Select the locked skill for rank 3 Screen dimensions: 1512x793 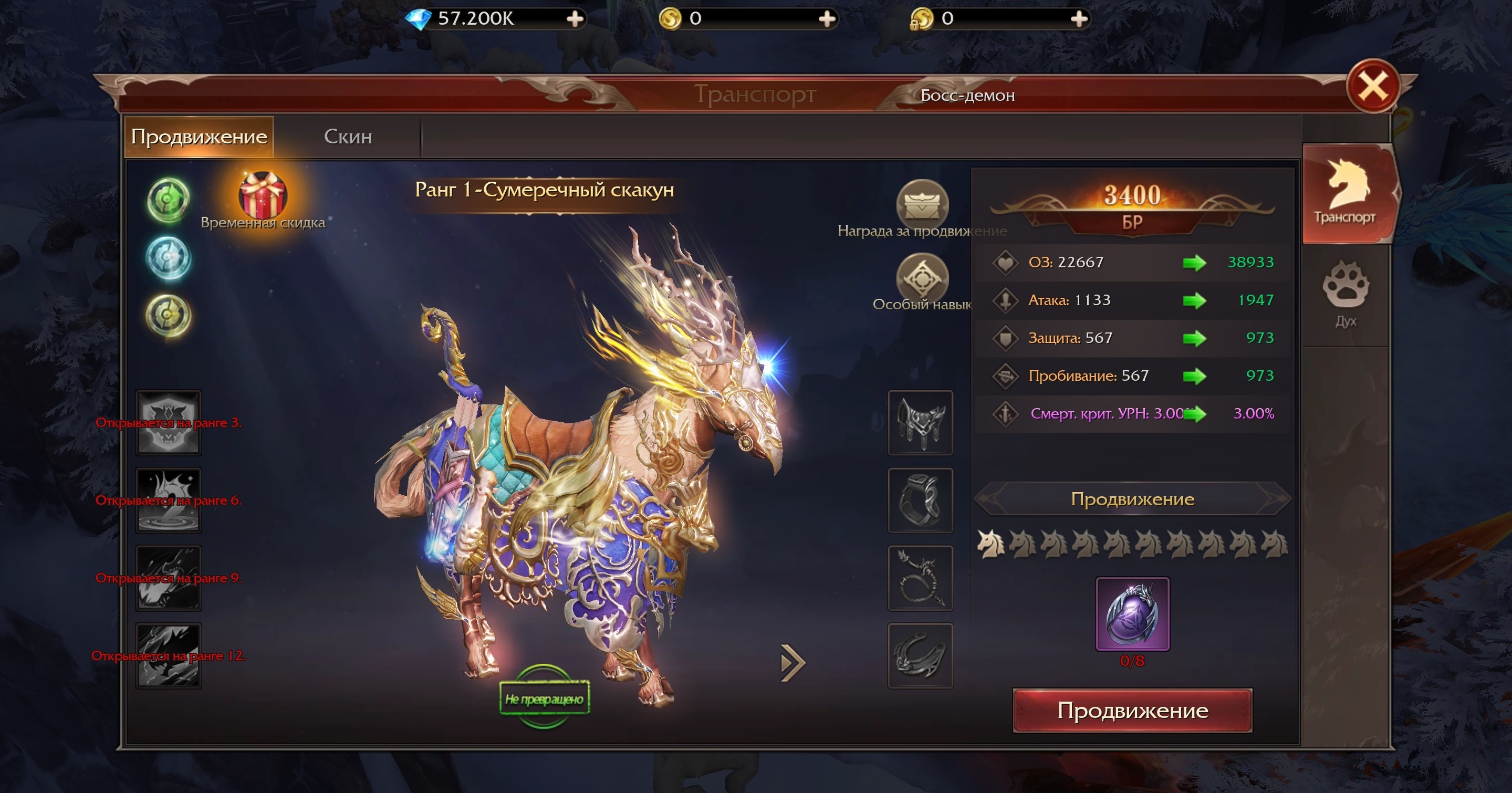(169, 423)
